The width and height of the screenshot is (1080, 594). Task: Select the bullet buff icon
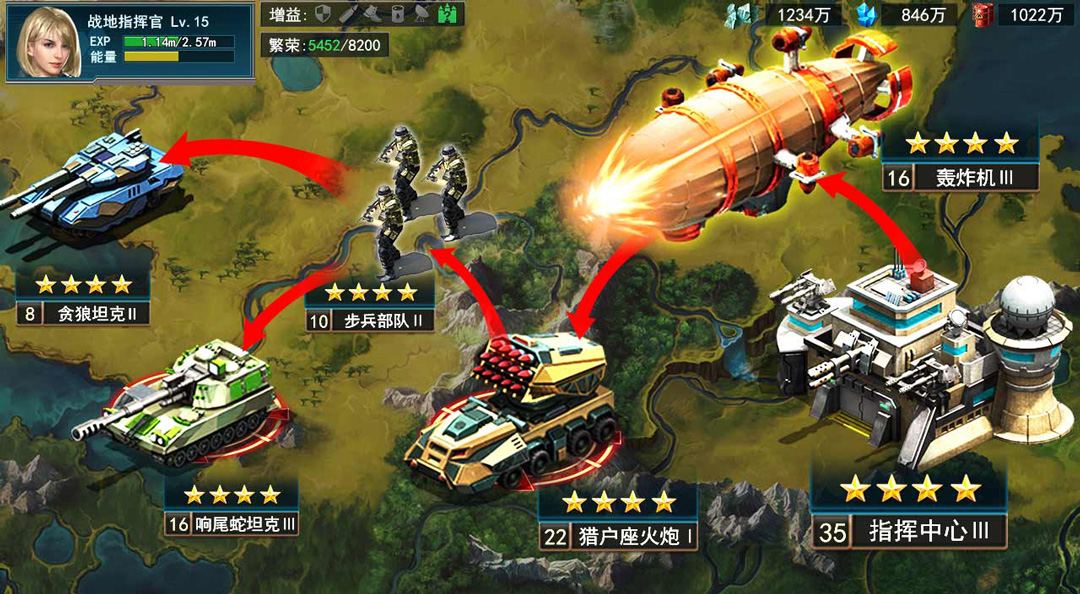347,14
